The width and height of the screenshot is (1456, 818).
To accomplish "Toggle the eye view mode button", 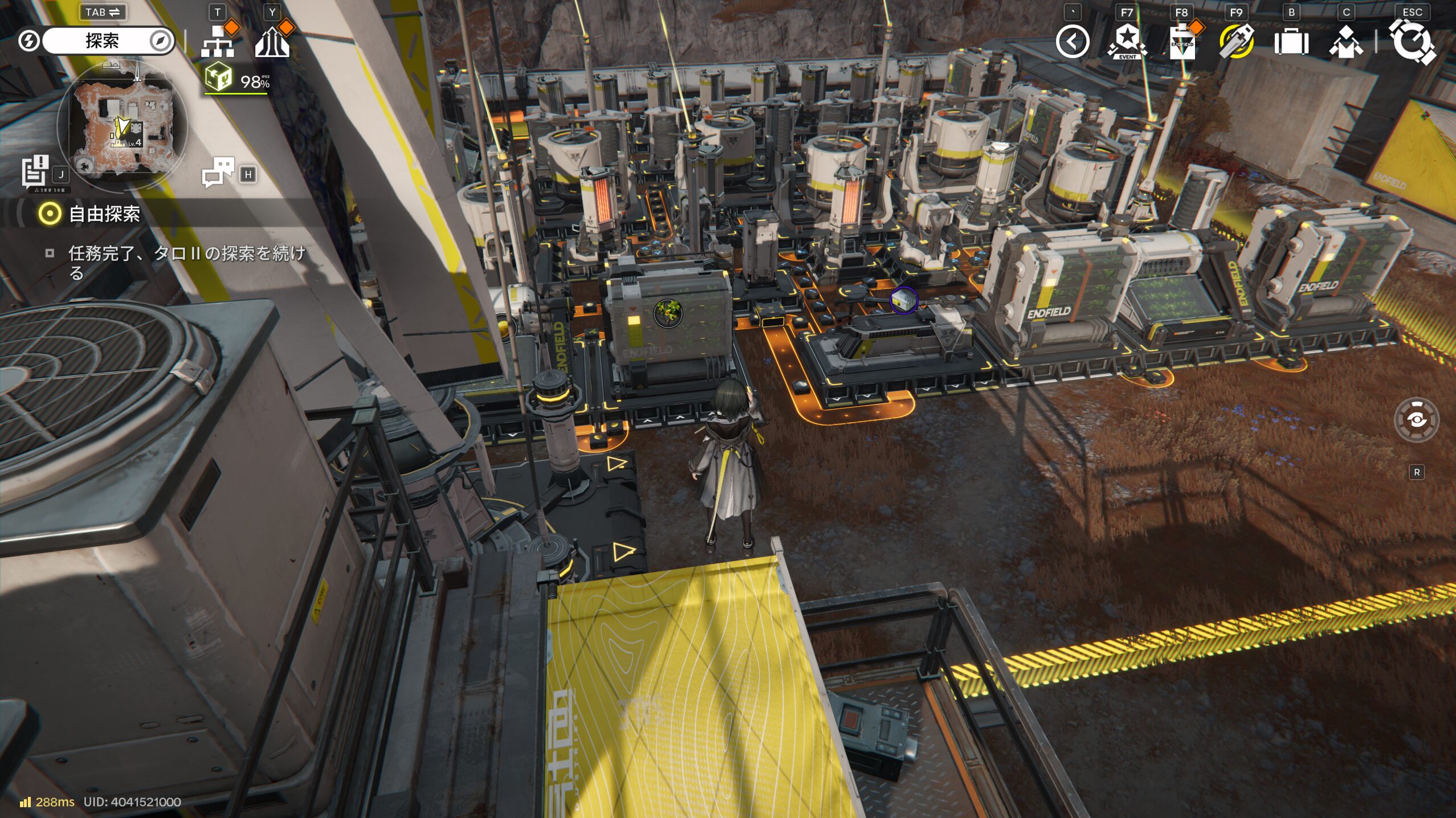I will (1416, 420).
